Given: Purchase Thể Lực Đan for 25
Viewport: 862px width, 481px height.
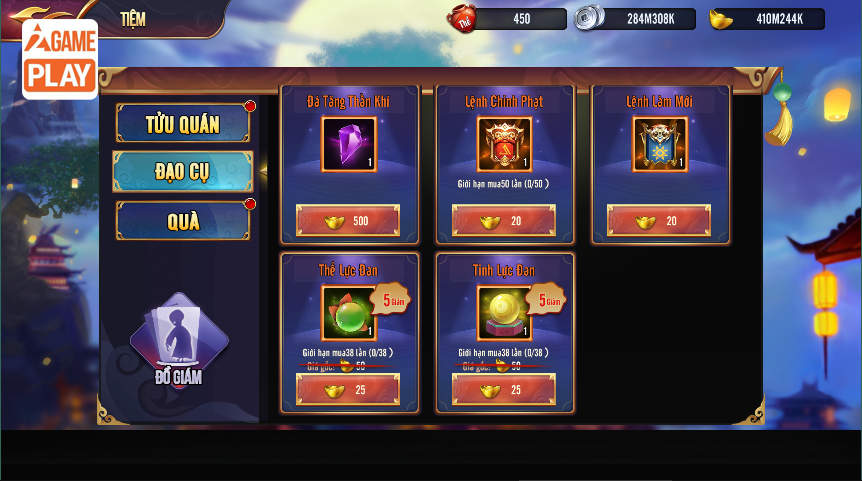Looking at the screenshot, I should 348,389.
